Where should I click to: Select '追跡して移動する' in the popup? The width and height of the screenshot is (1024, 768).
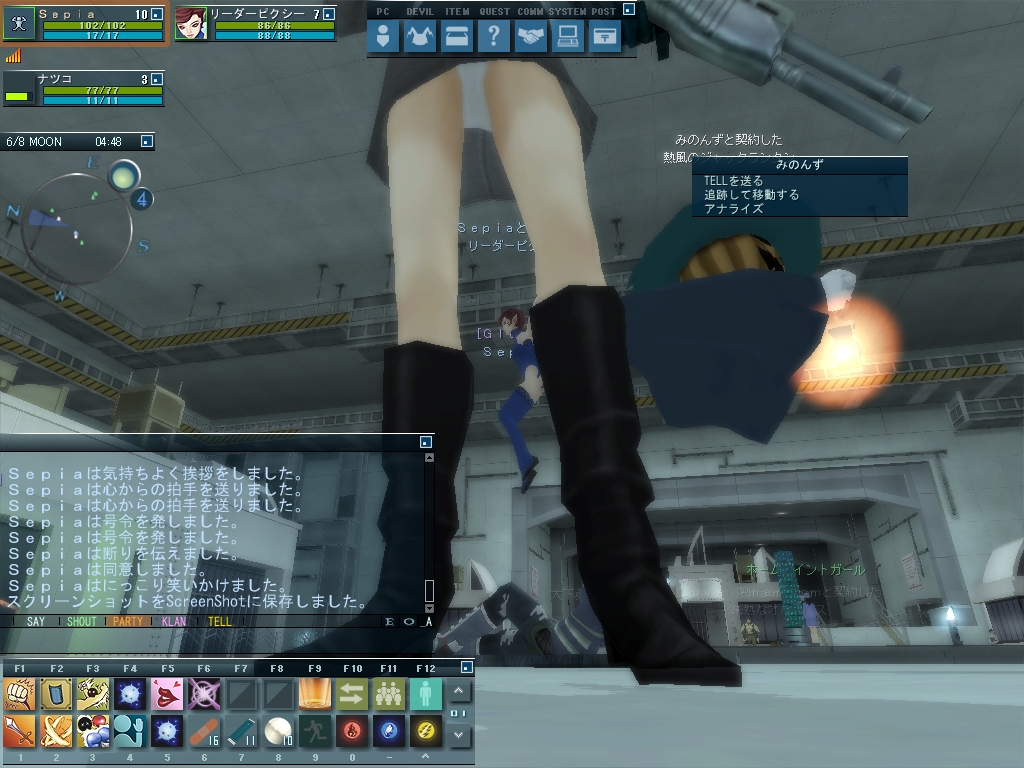[x=751, y=195]
